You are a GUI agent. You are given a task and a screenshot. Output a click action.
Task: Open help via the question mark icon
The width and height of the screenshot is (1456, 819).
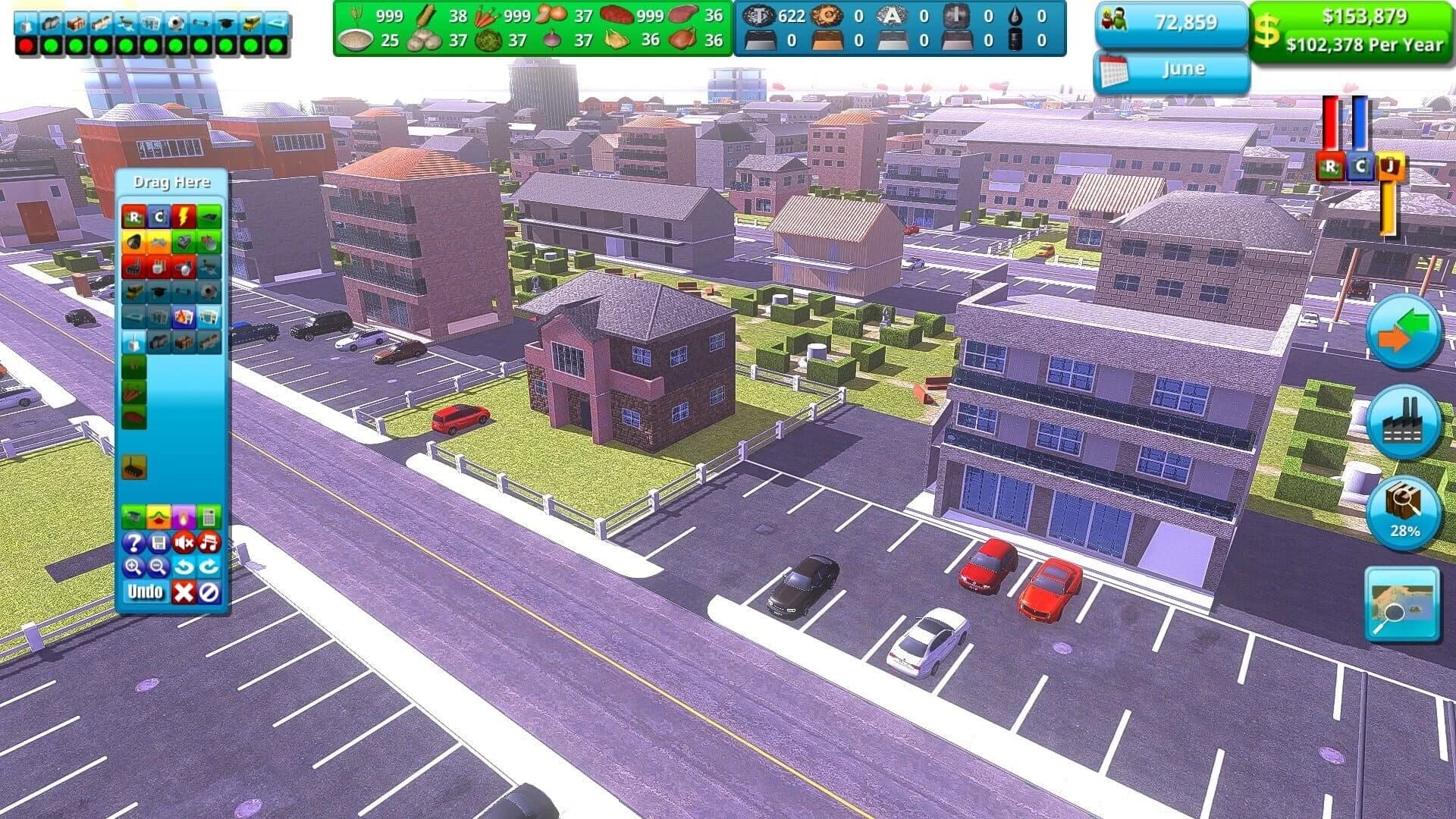(x=133, y=543)
